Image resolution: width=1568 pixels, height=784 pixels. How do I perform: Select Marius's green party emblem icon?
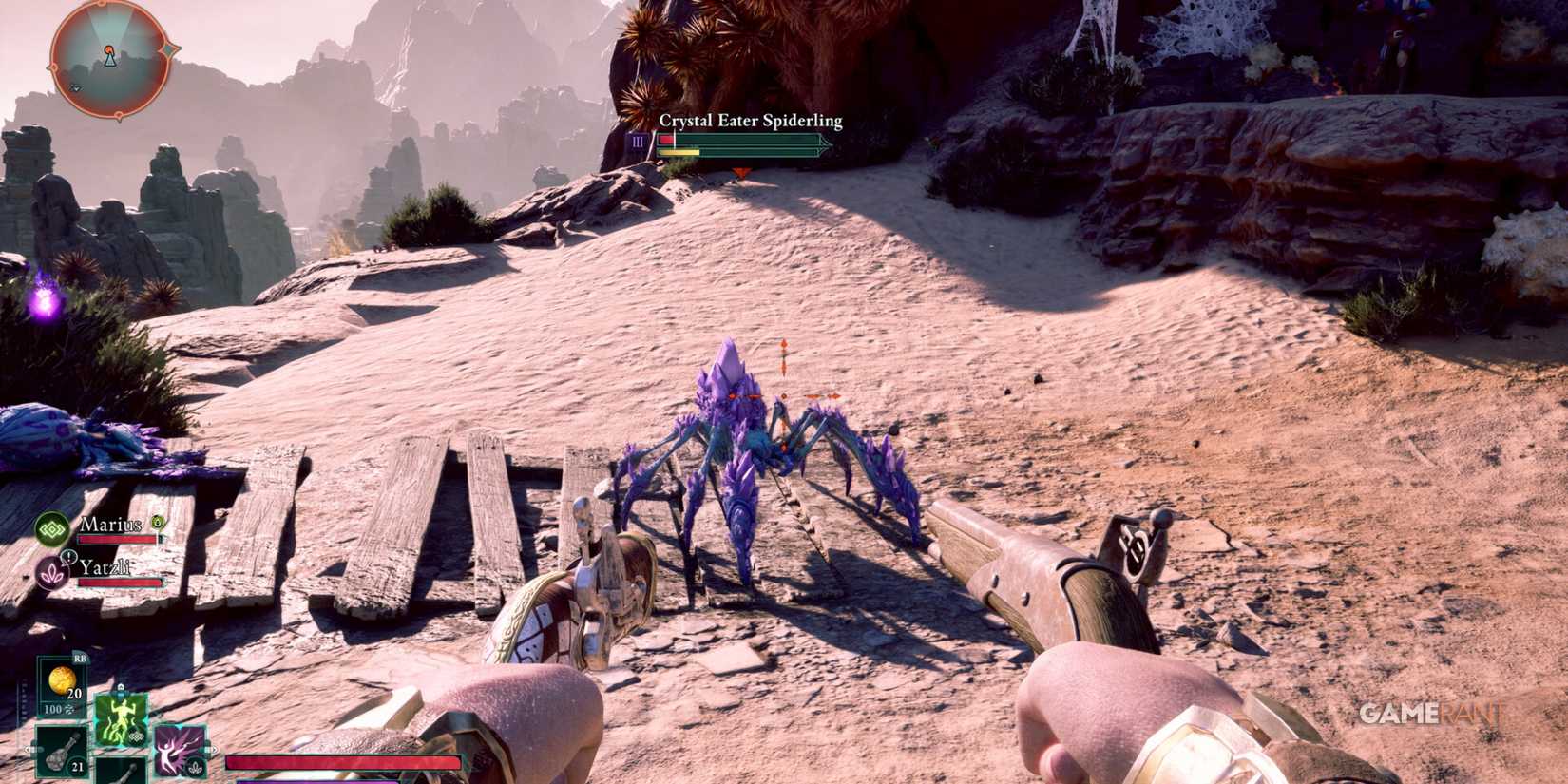click(x=52, y=527)
